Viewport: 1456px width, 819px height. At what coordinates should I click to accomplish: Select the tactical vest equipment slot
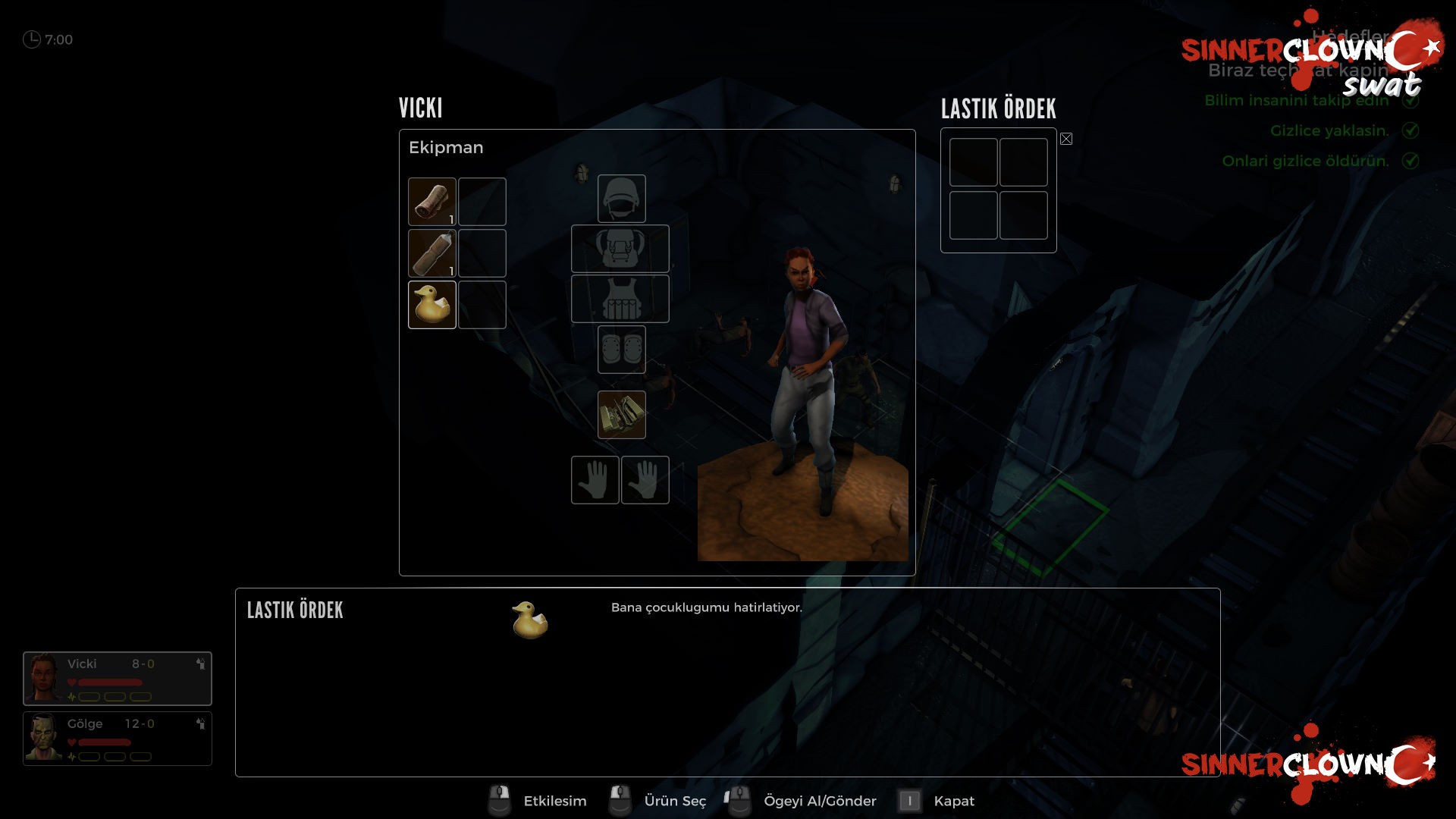pos(620,299)
